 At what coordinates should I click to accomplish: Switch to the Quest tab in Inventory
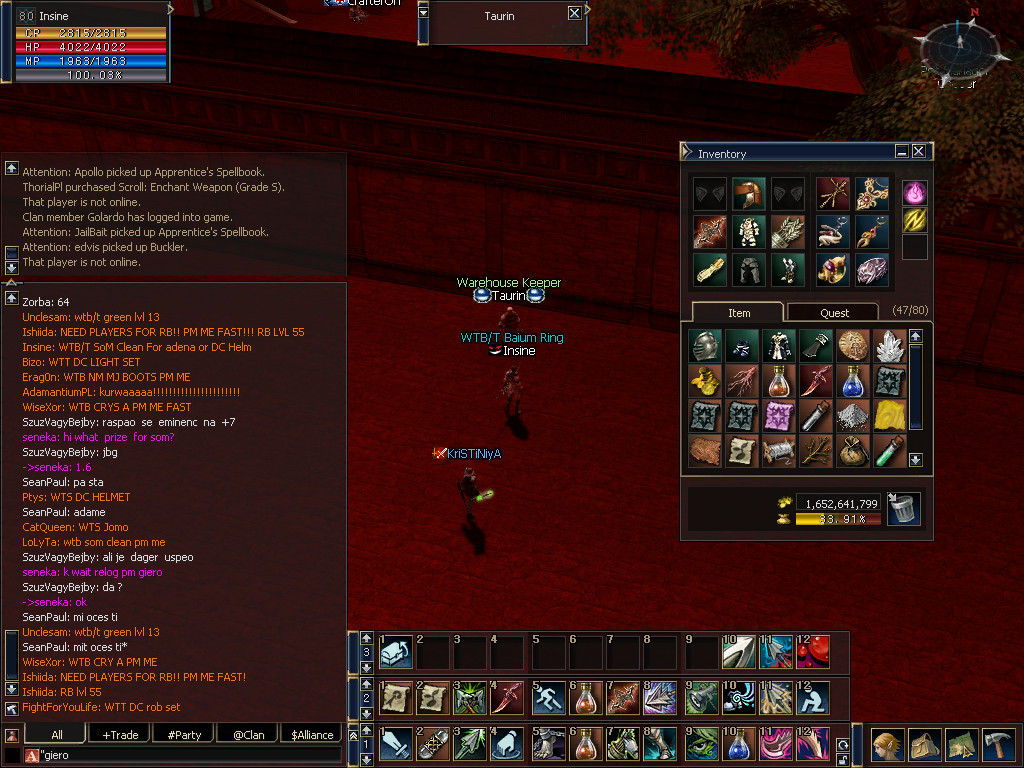[x=834, y=313]
